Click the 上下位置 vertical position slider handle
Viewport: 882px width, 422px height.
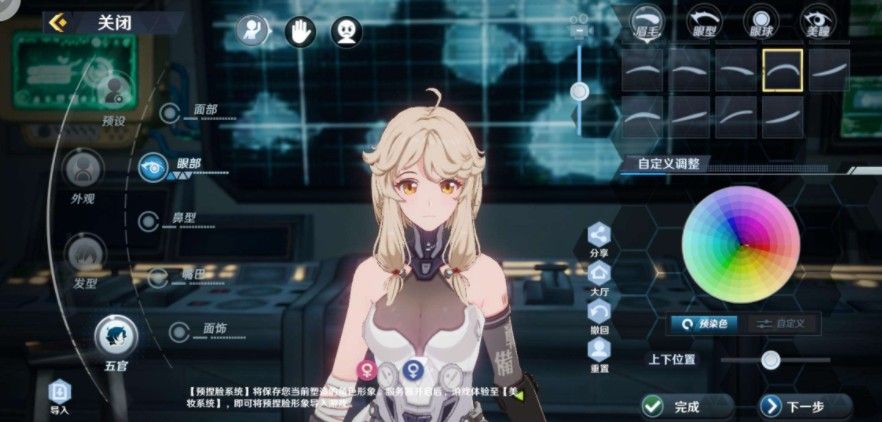(x=770, y=360)
